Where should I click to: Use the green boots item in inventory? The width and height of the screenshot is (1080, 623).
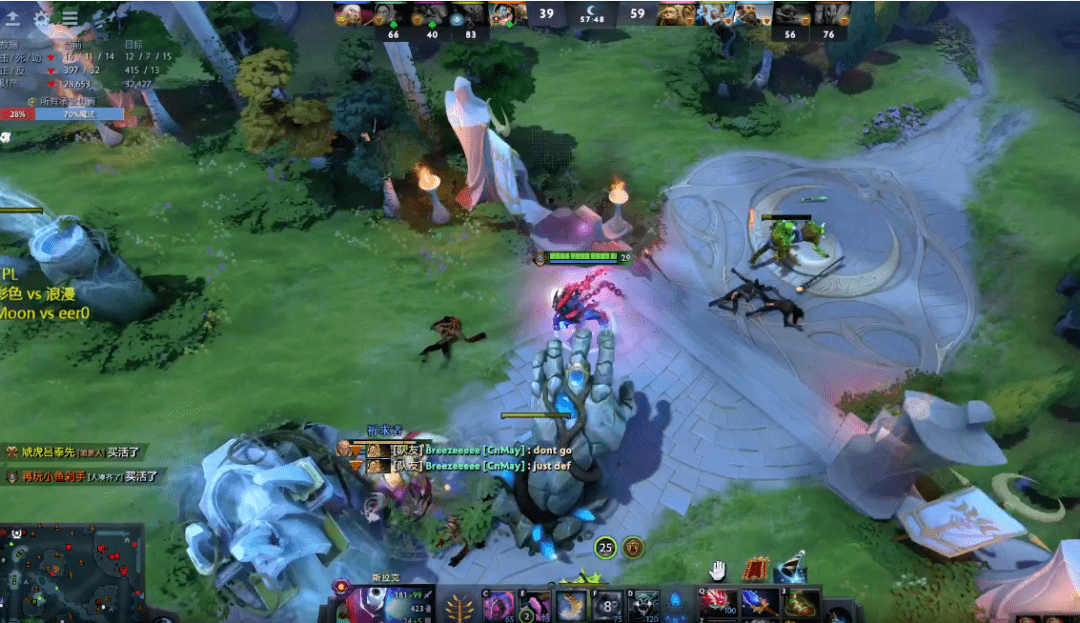coord(795,602)
